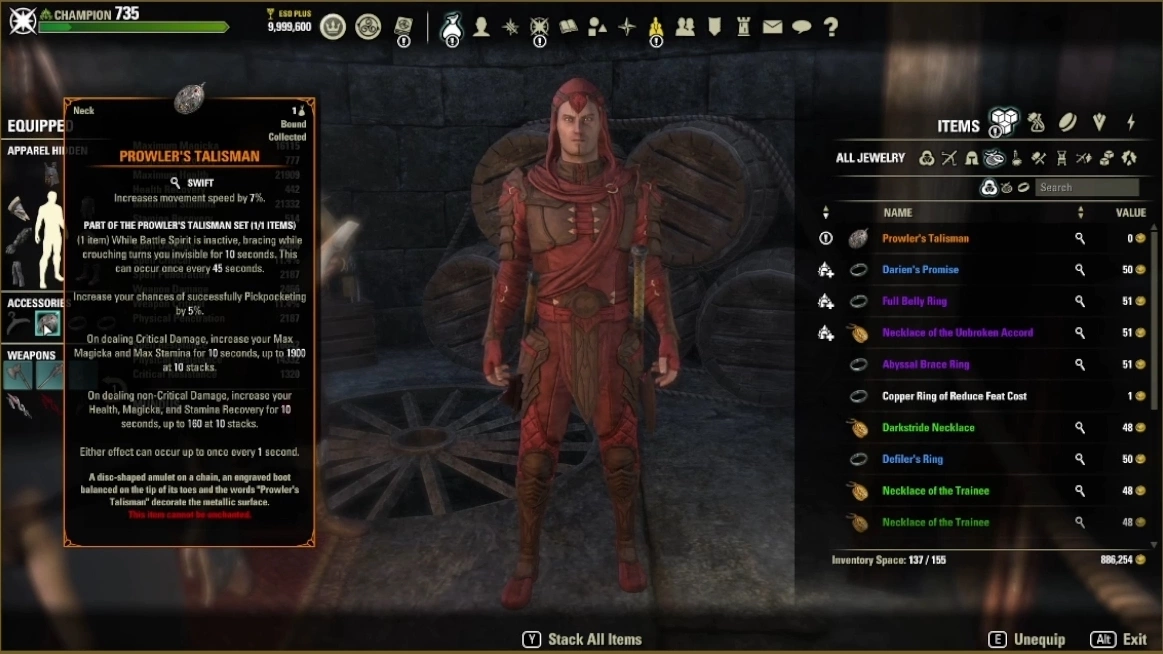Select the Defiler's Ring row
Image resolution: width=1163 pixels, height=654 pixels.
[x=912, y=459]
